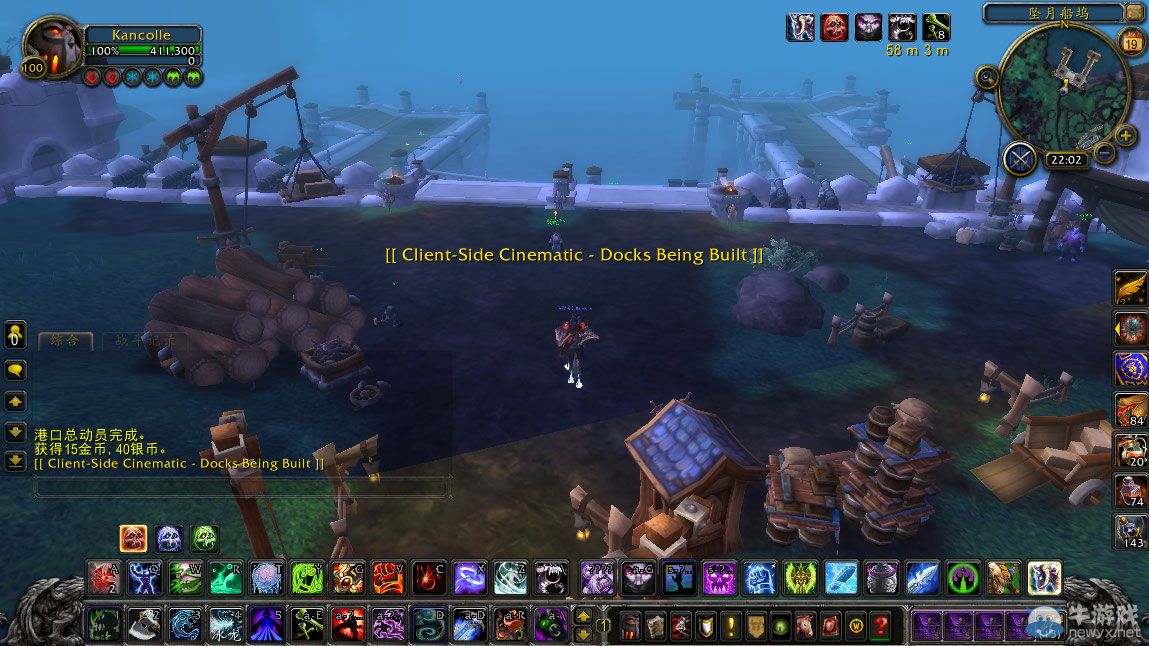Image resolution: width=1149 pixels, height=646 pixels.
Task: Open the crossed-swords garrison report button
Action: tap(1019, 159)
